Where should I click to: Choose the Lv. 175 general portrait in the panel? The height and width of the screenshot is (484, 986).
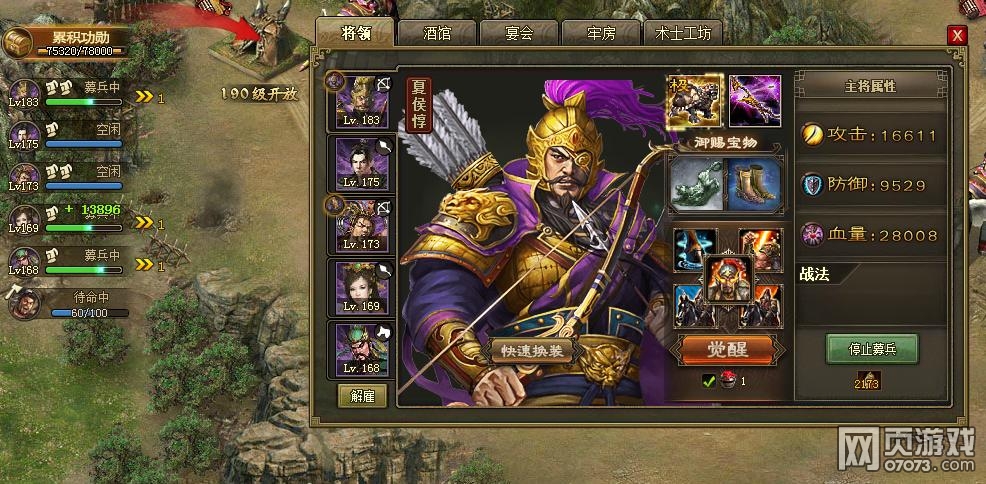362,163
